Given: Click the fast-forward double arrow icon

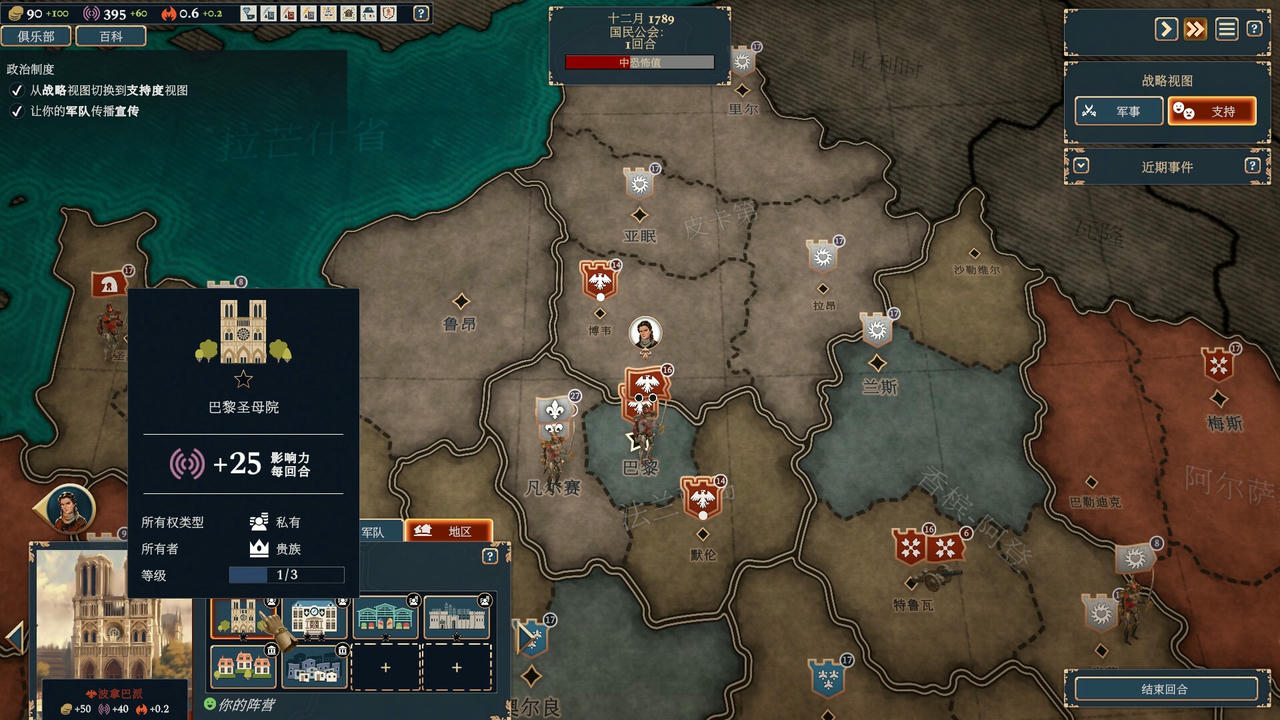Looking at the screenshot, I should tap(1194, 29).
